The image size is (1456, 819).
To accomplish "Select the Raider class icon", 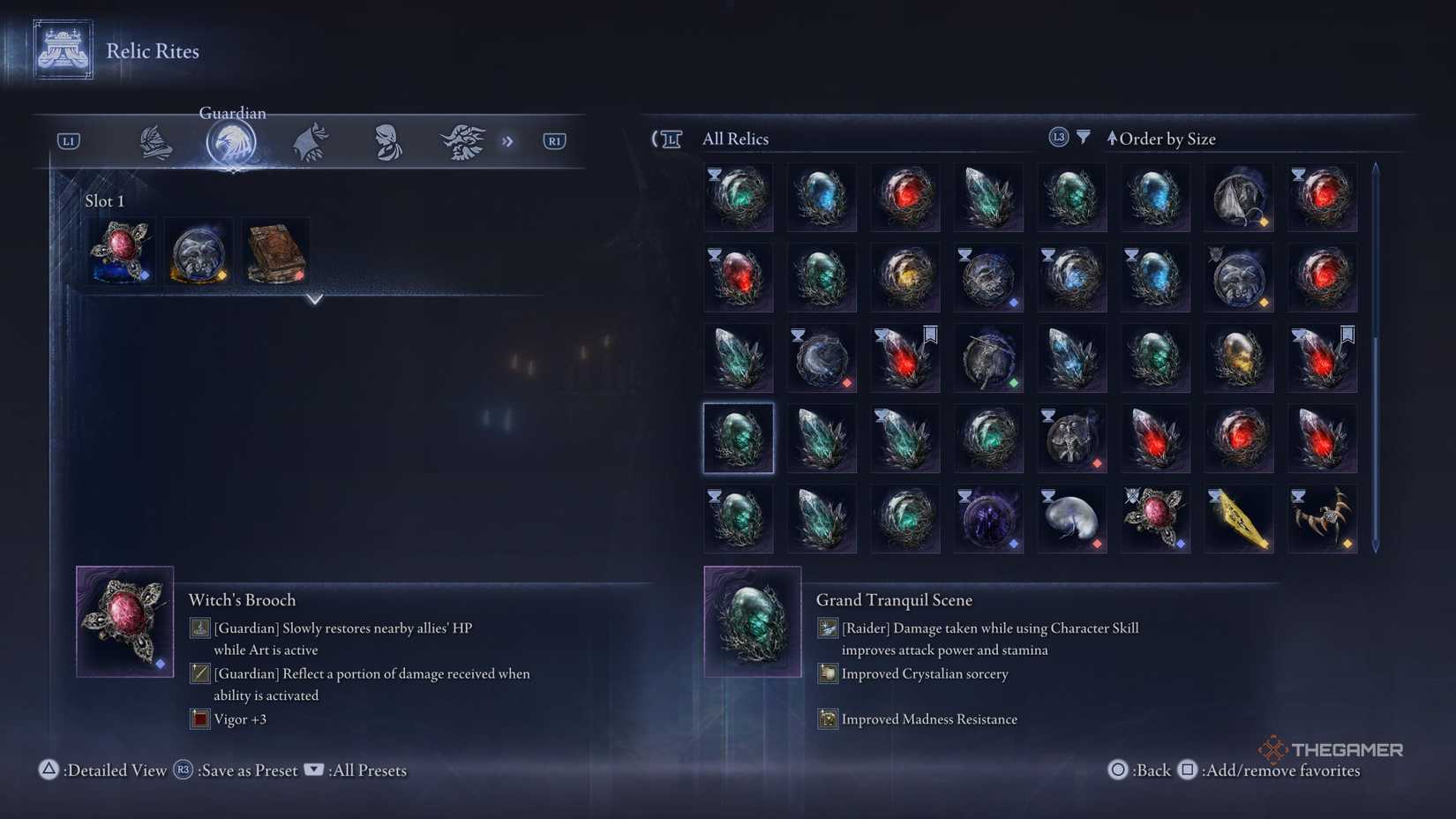I will click(462, 140).
